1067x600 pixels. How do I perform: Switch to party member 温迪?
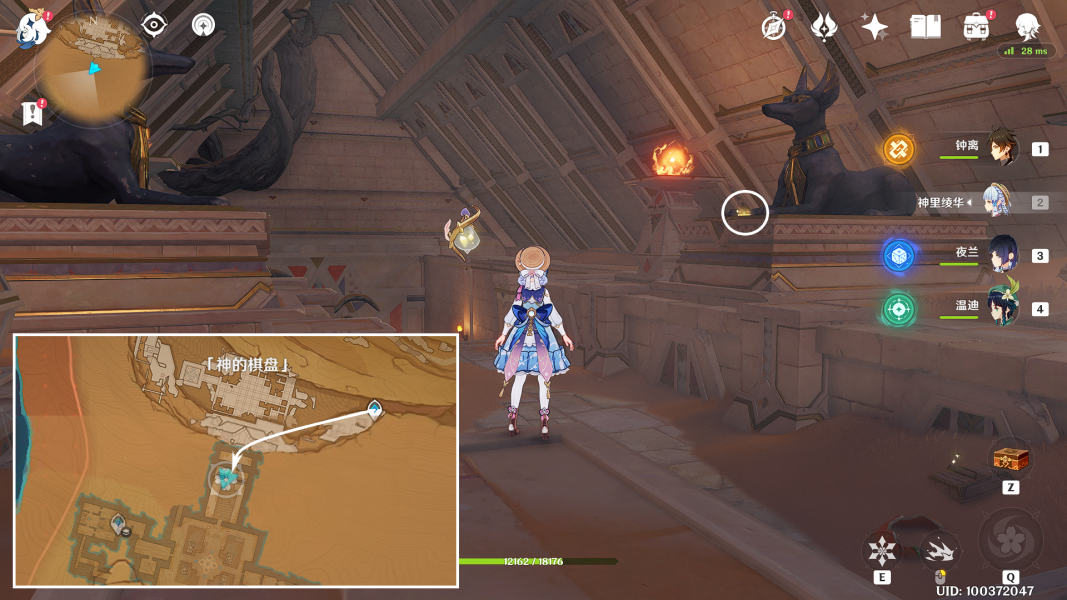tap(1001, 308)
